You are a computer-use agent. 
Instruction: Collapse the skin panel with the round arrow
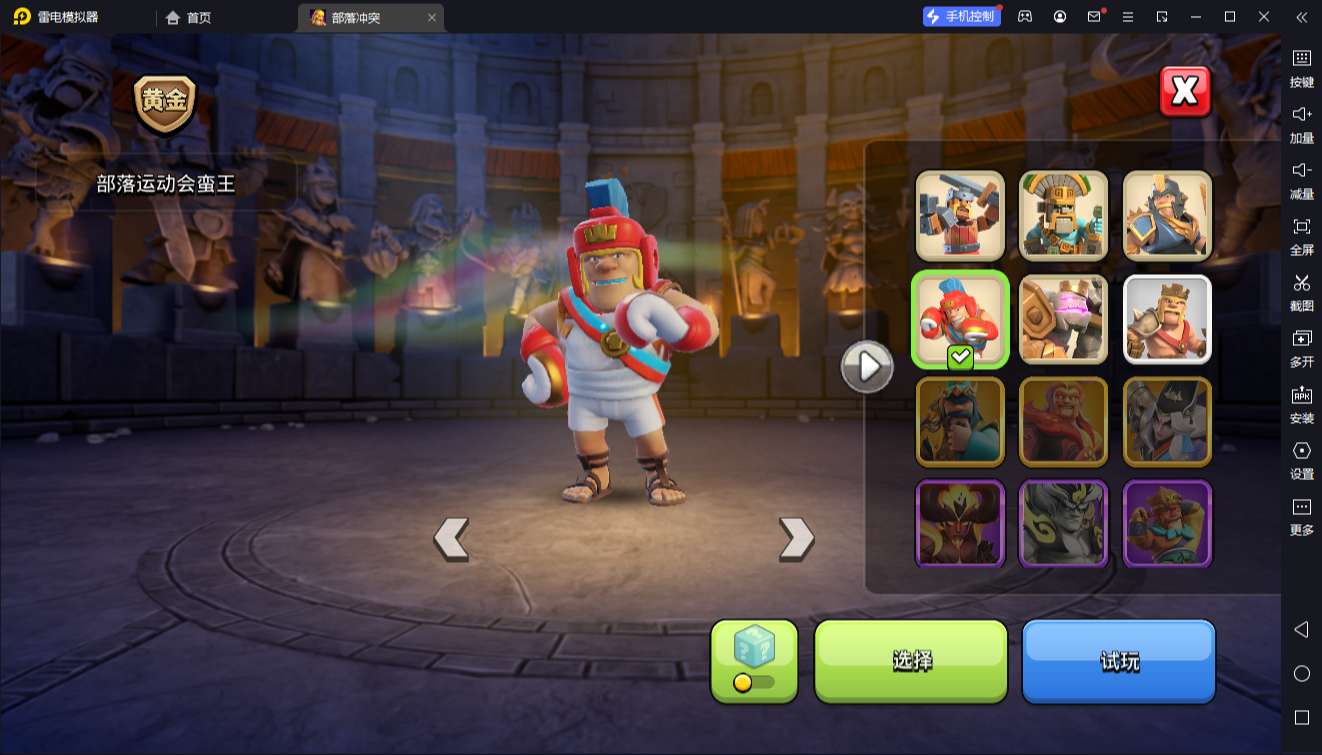pyautogui.click(x=867, y=367)
